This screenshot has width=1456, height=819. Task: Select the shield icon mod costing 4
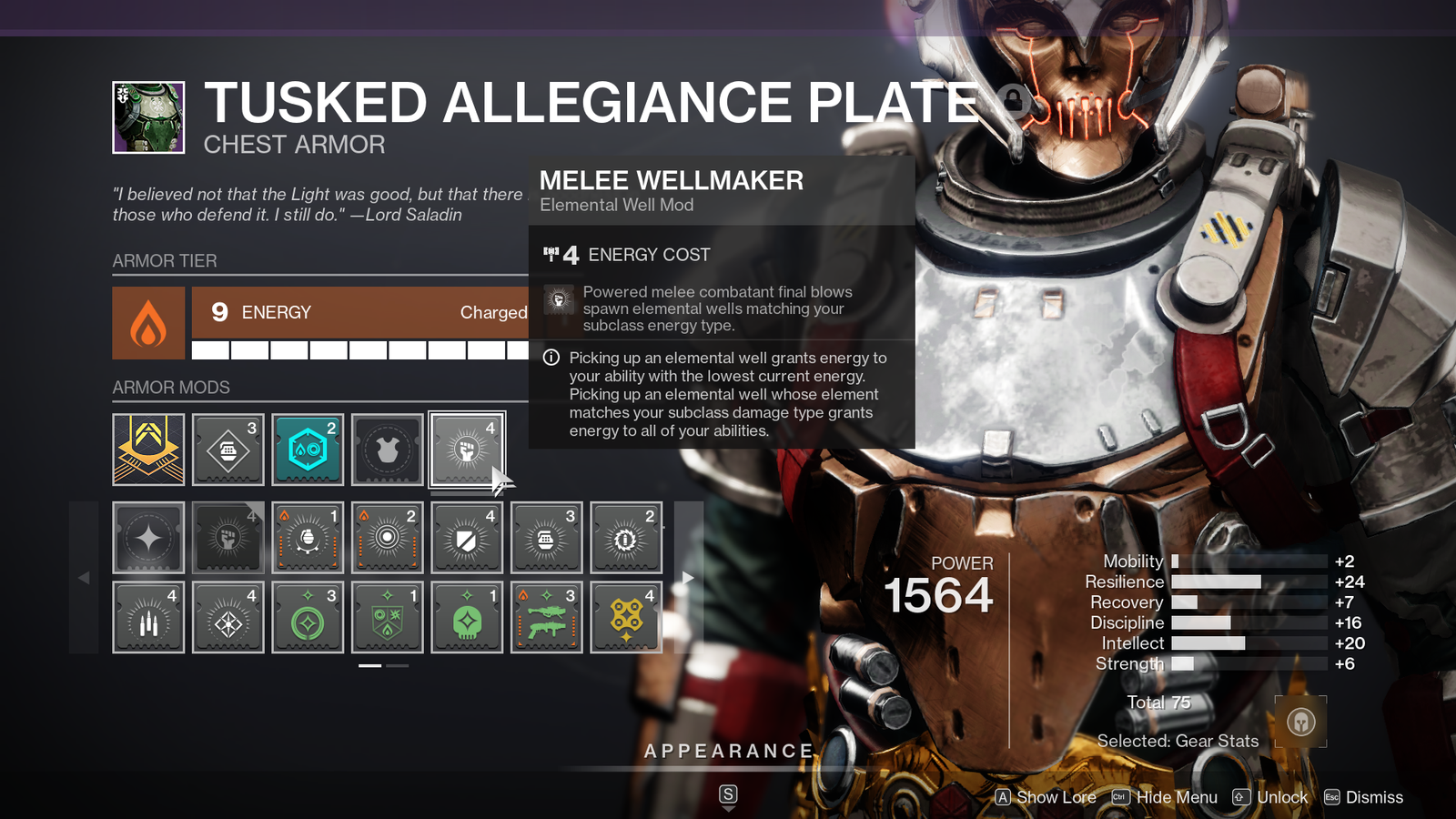tap(467, 537)
